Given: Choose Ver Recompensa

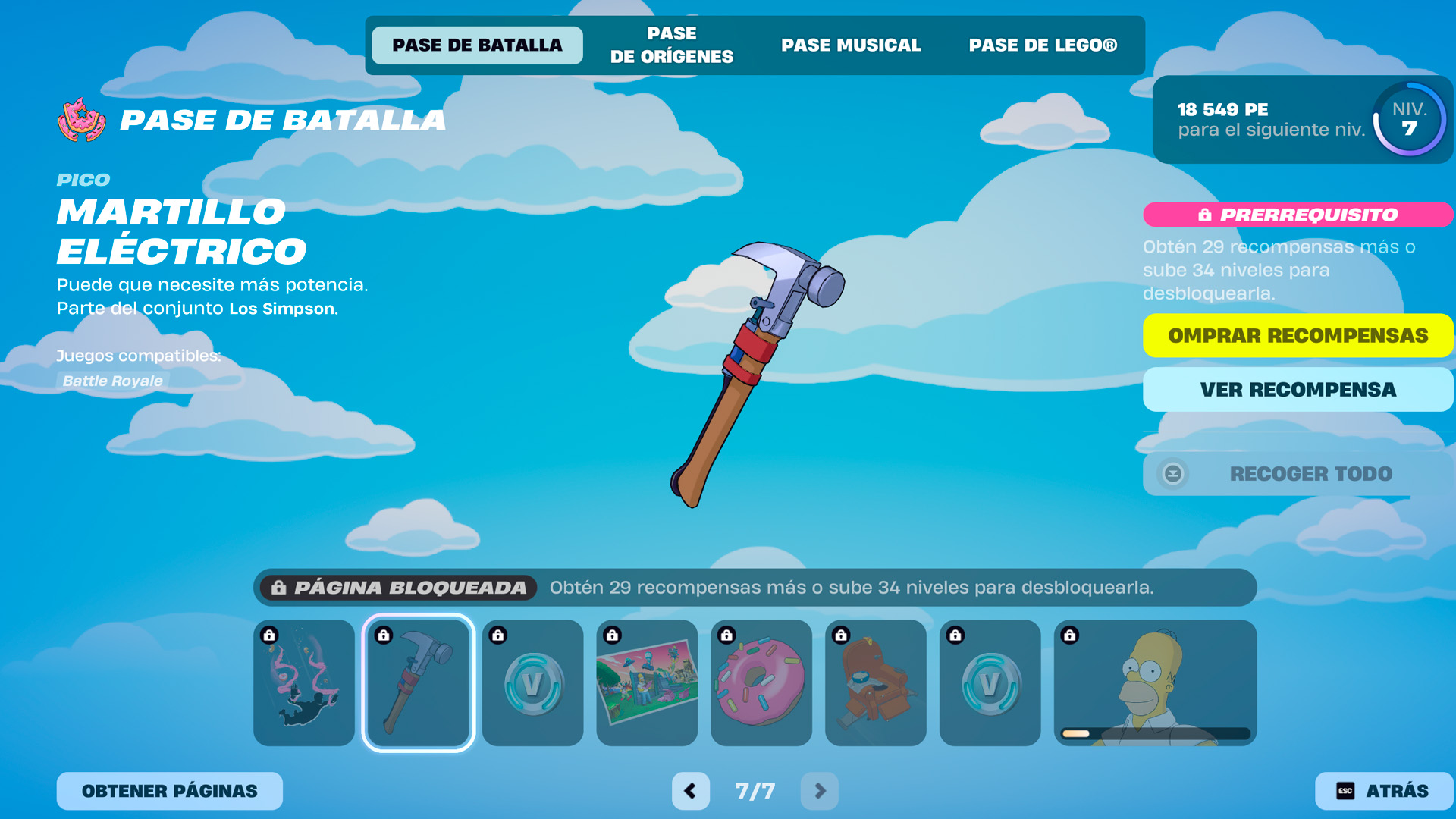Looking at the screenshot, I should point(1298,390).
